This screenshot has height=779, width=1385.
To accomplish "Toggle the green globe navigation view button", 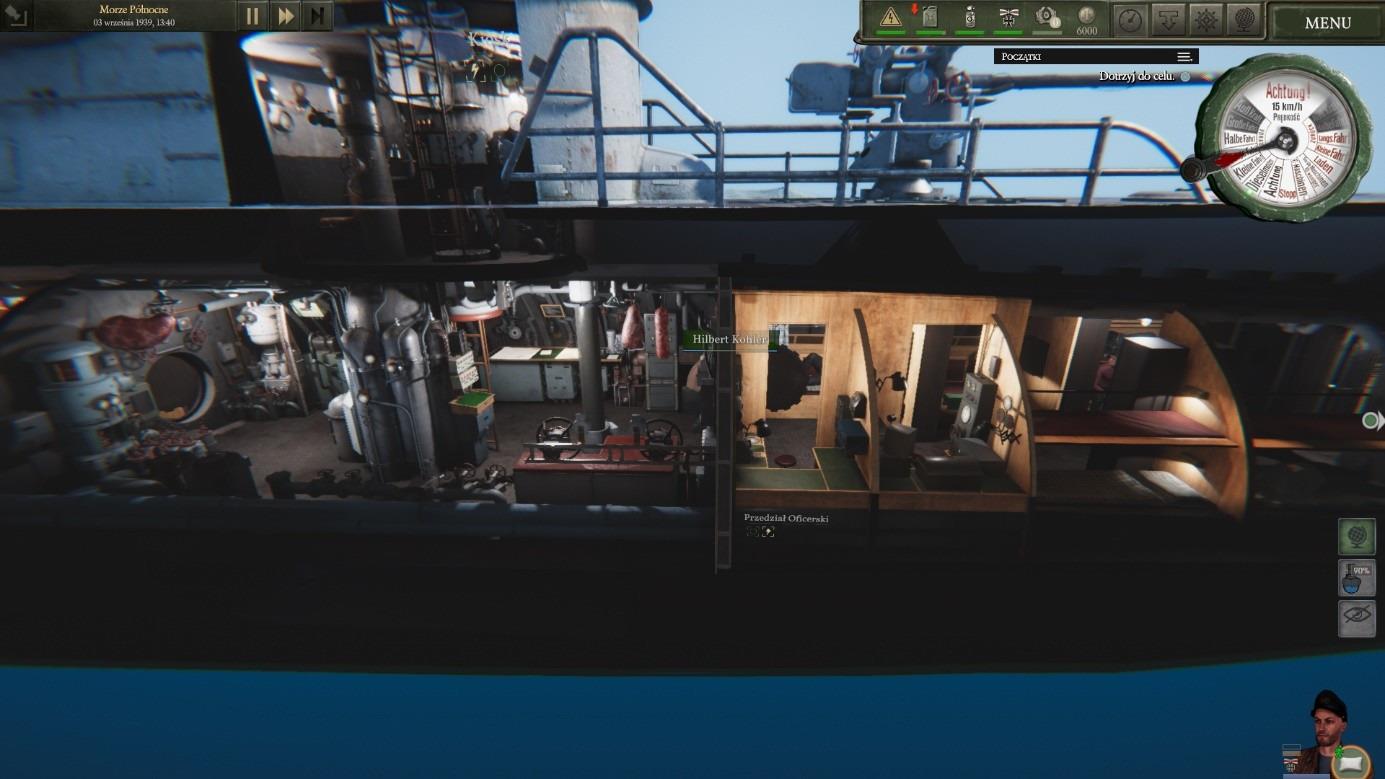I will pyautogui.click(x=1357, y=536).
